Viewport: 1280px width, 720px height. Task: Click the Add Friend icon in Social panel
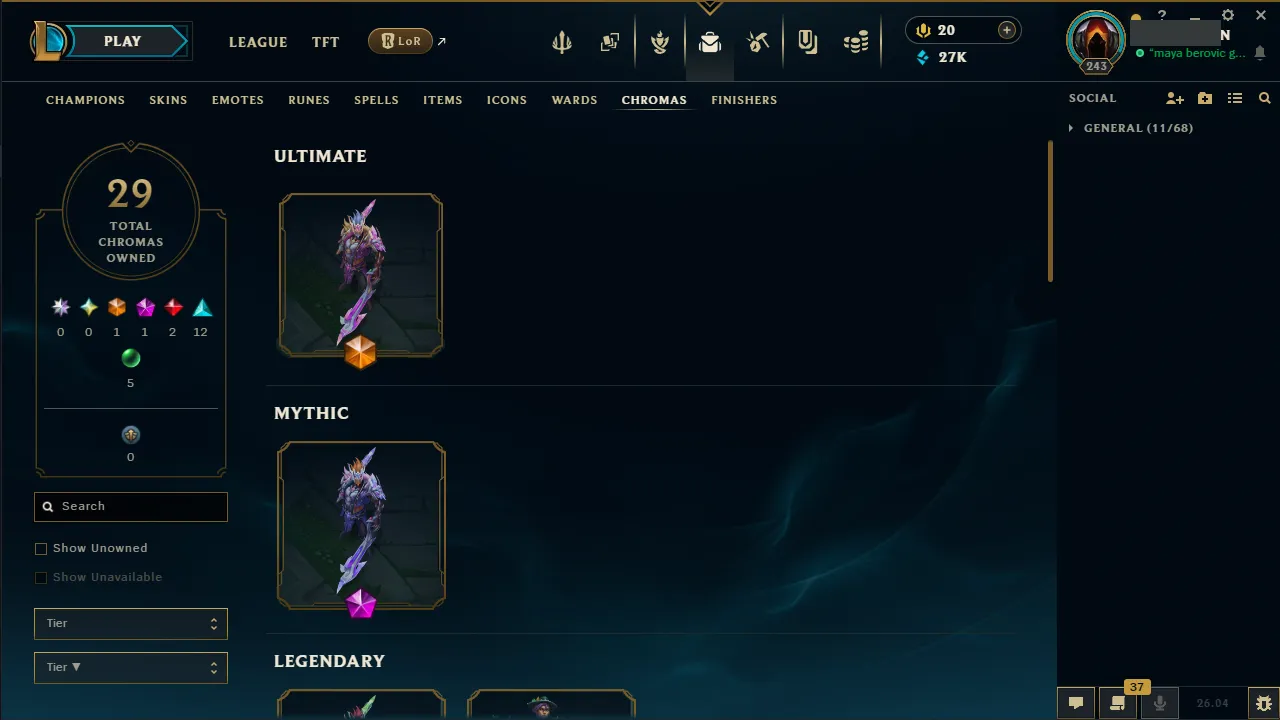[1174, 98]
